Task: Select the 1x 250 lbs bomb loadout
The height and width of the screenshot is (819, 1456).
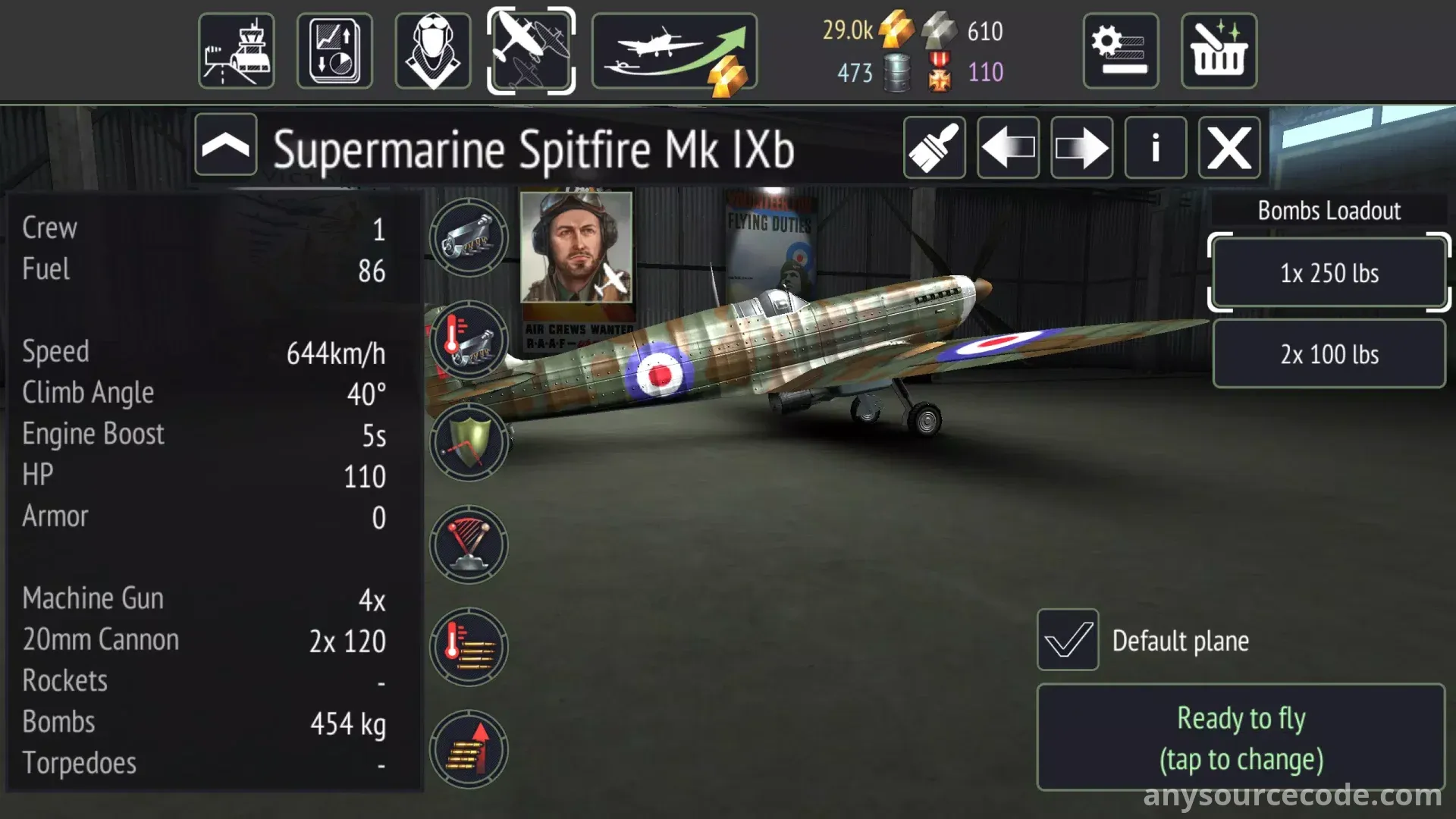Action: pos(1329,273)
